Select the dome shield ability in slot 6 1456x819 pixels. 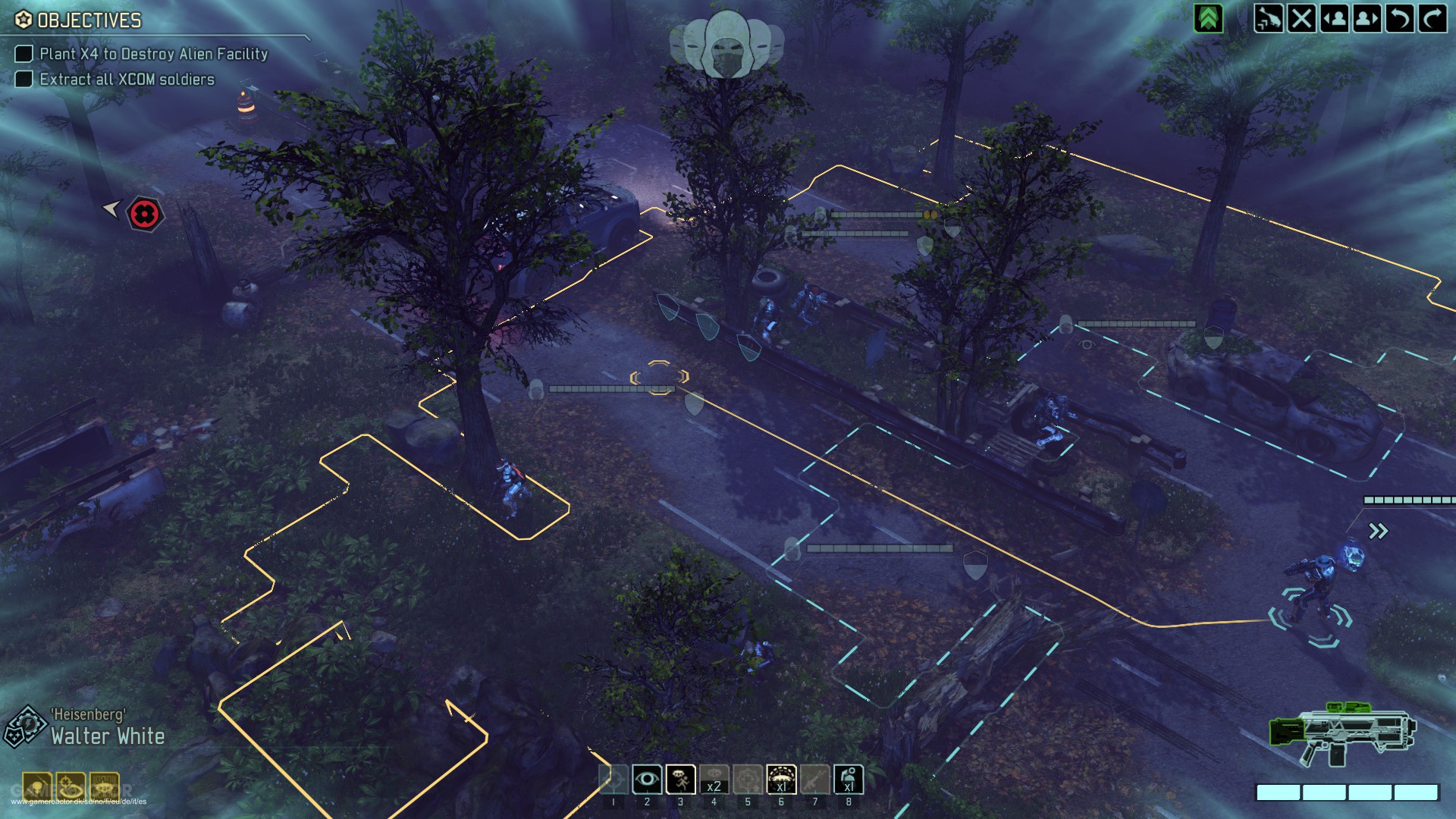(782, 780)
